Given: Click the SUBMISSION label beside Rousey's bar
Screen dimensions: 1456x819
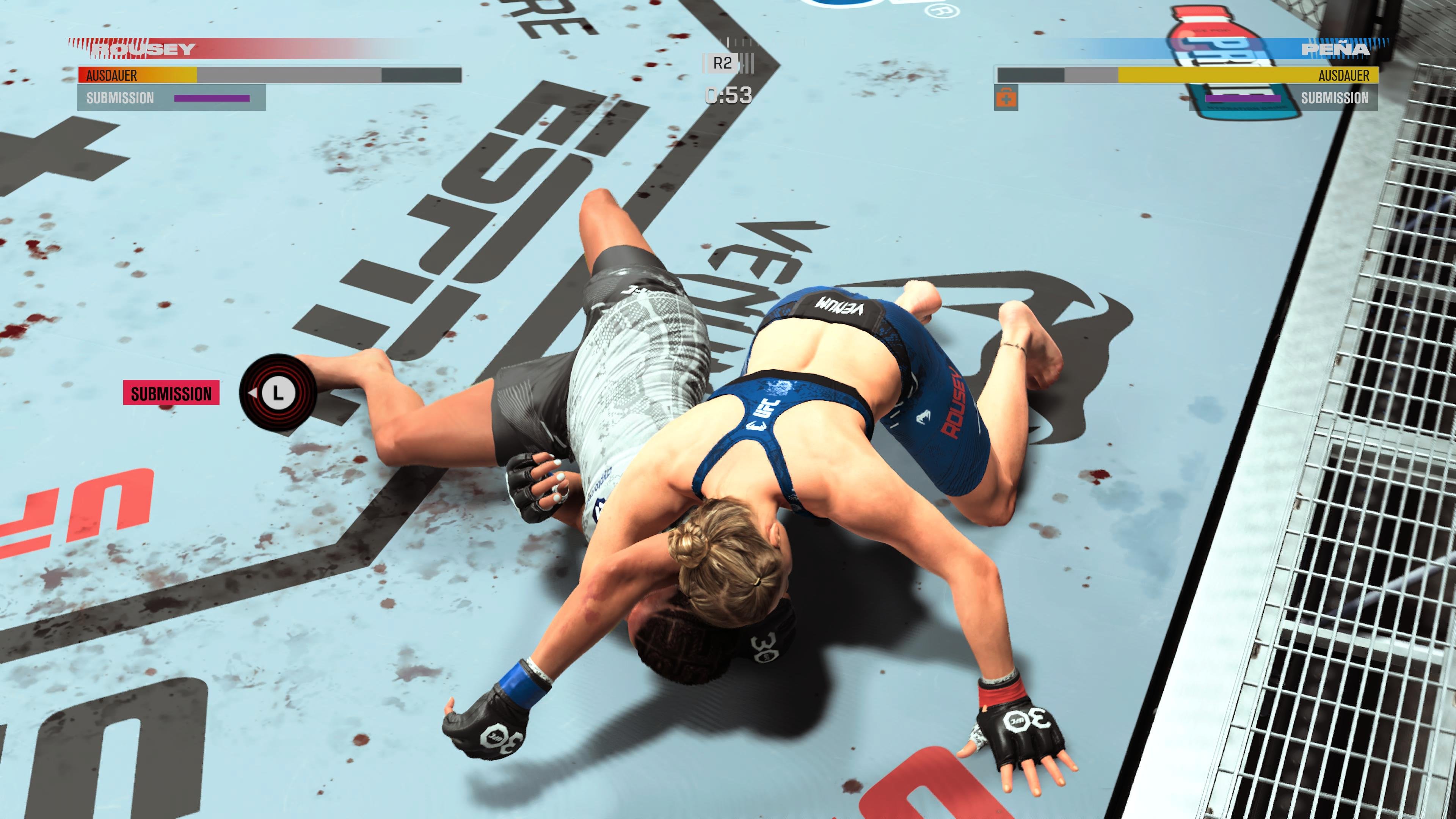Looking at the screenshot, I should 120,97.
